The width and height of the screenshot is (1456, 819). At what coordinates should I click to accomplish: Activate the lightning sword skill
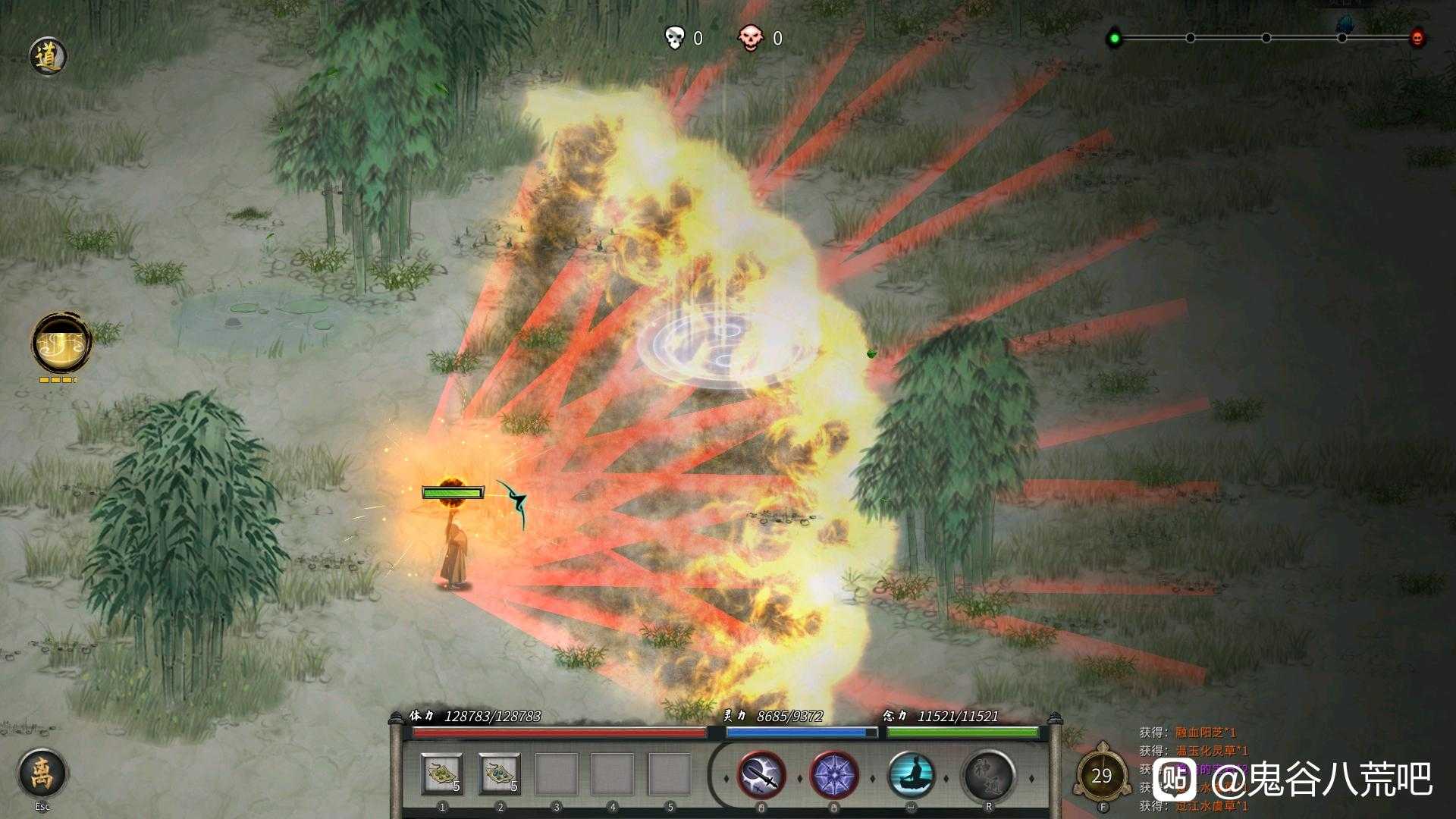761,776
